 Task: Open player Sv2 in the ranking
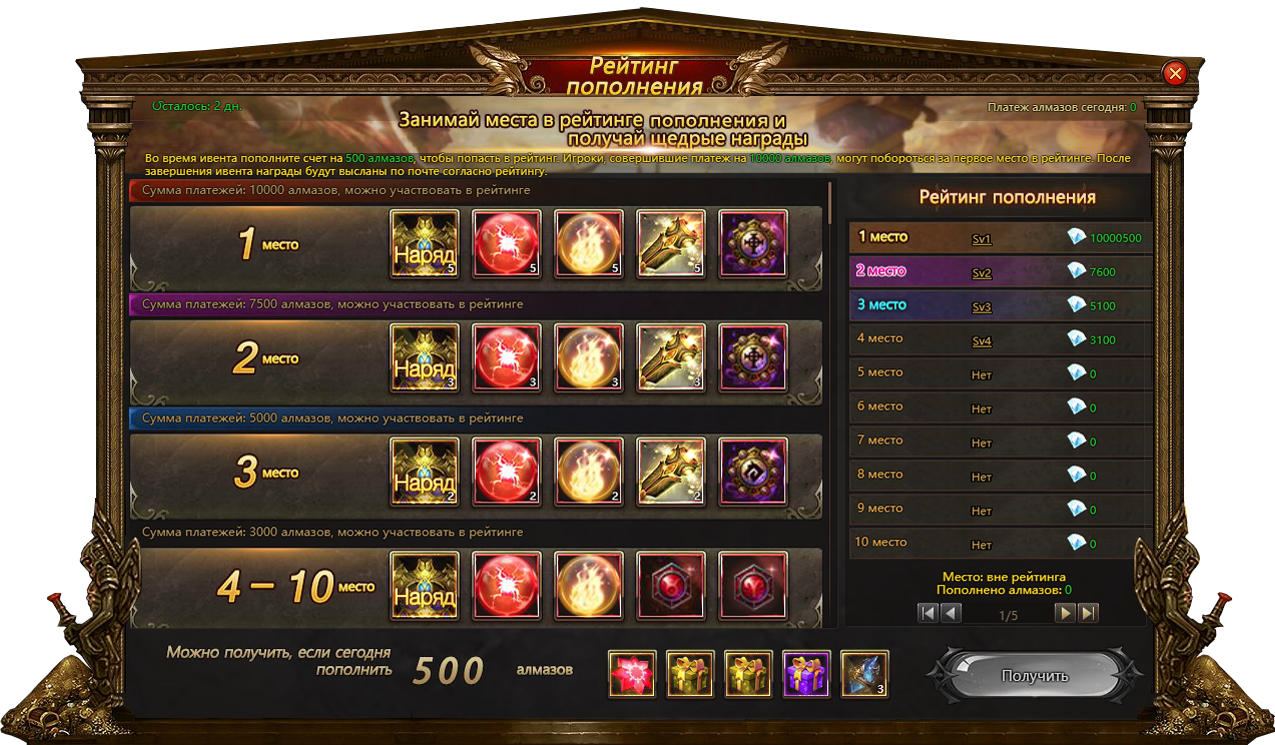(981, 273)
